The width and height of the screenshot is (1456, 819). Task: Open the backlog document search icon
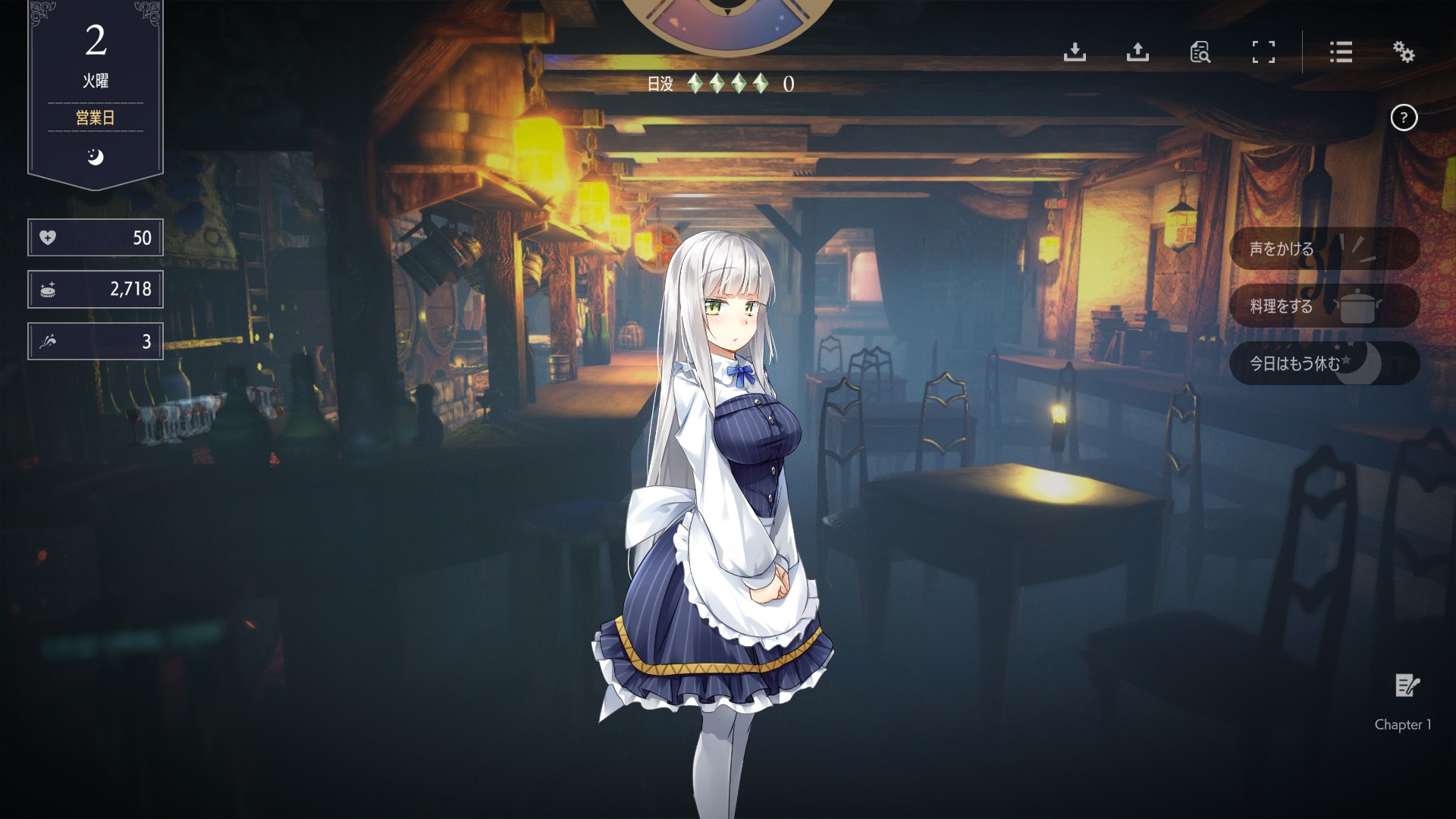(x=1200, y=52)
